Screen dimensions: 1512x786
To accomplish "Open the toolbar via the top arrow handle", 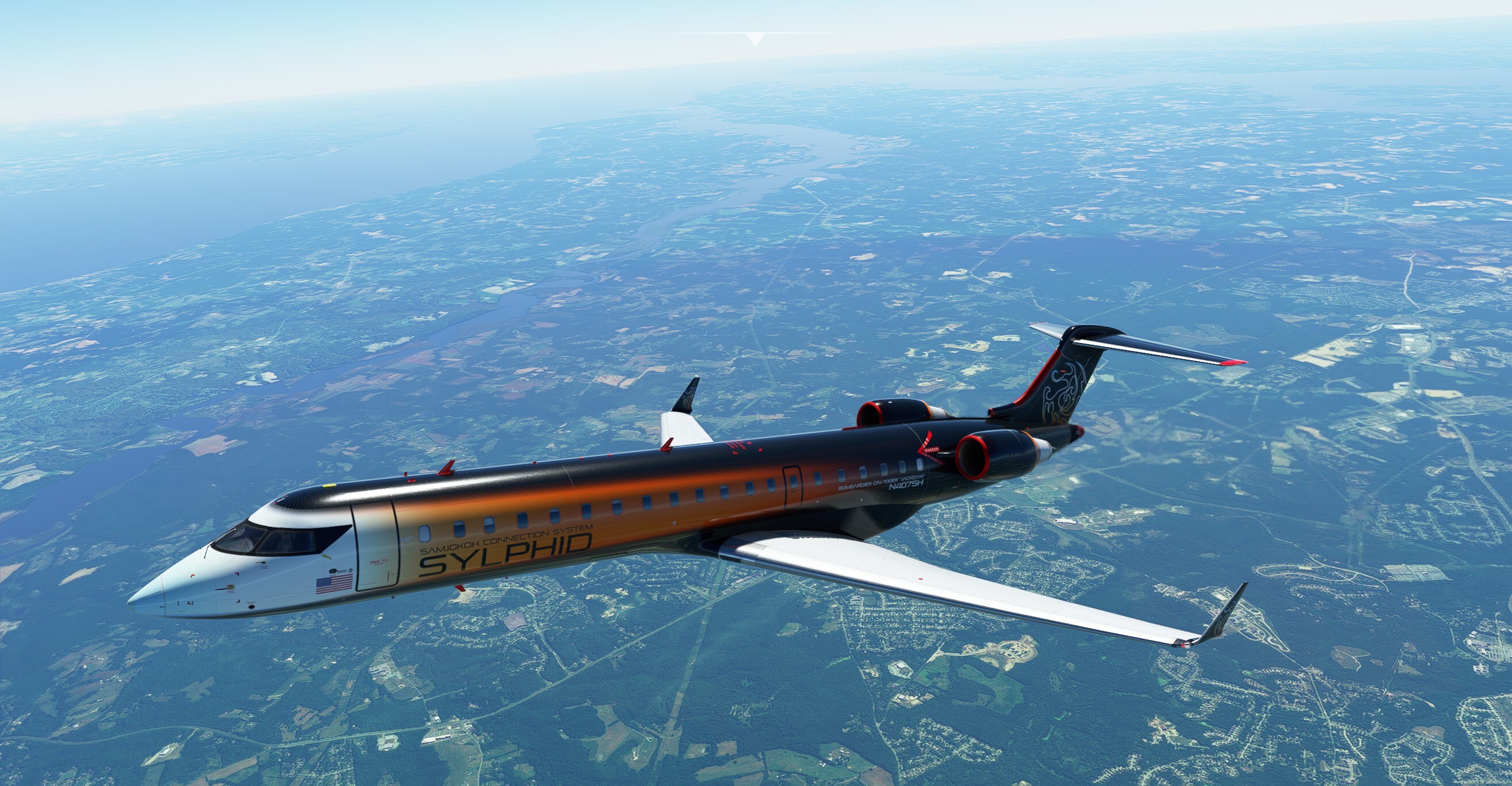I will pyautogui.click(x=755, y=39).
